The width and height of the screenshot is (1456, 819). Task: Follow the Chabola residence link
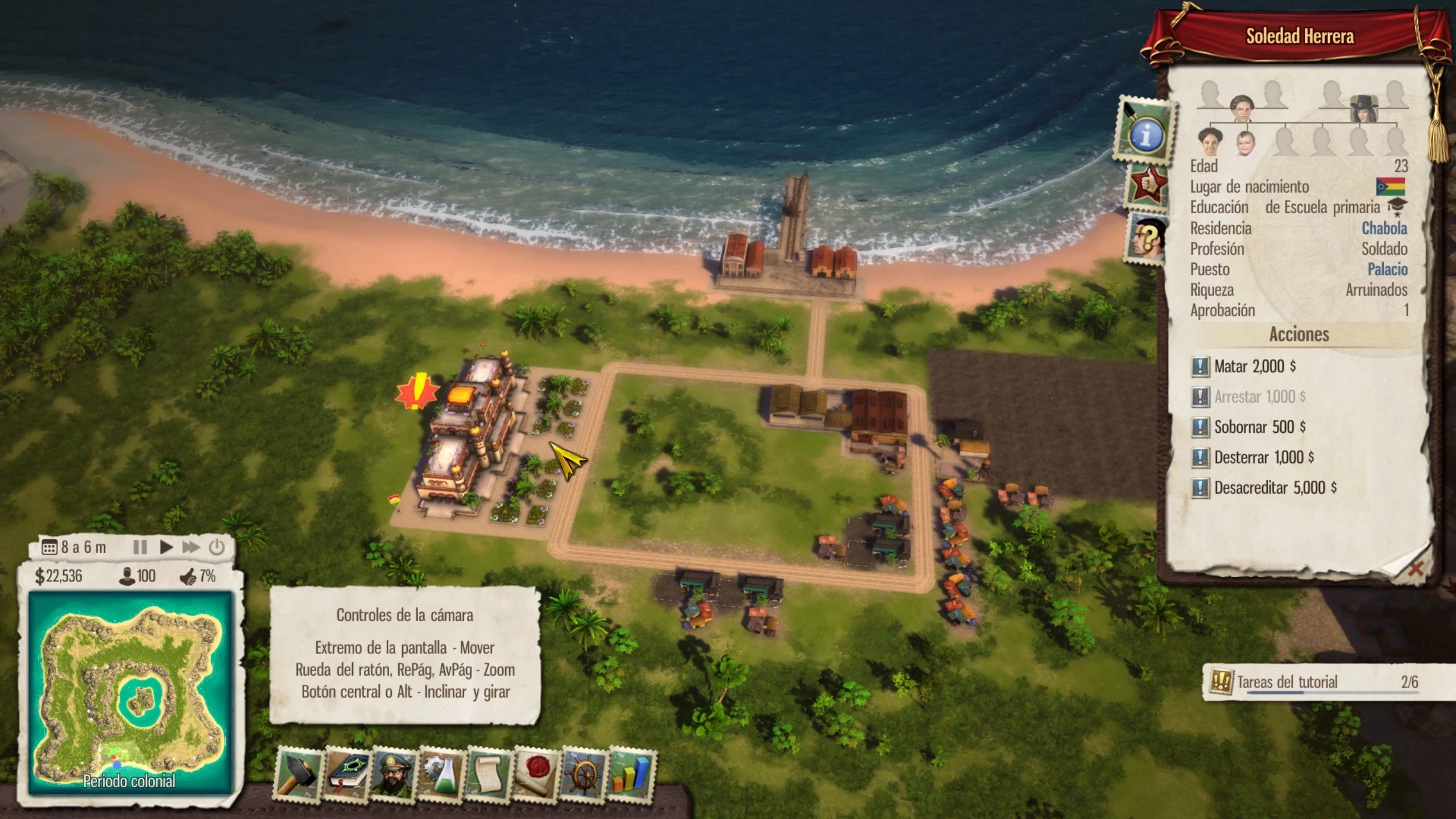(1384, 229)
